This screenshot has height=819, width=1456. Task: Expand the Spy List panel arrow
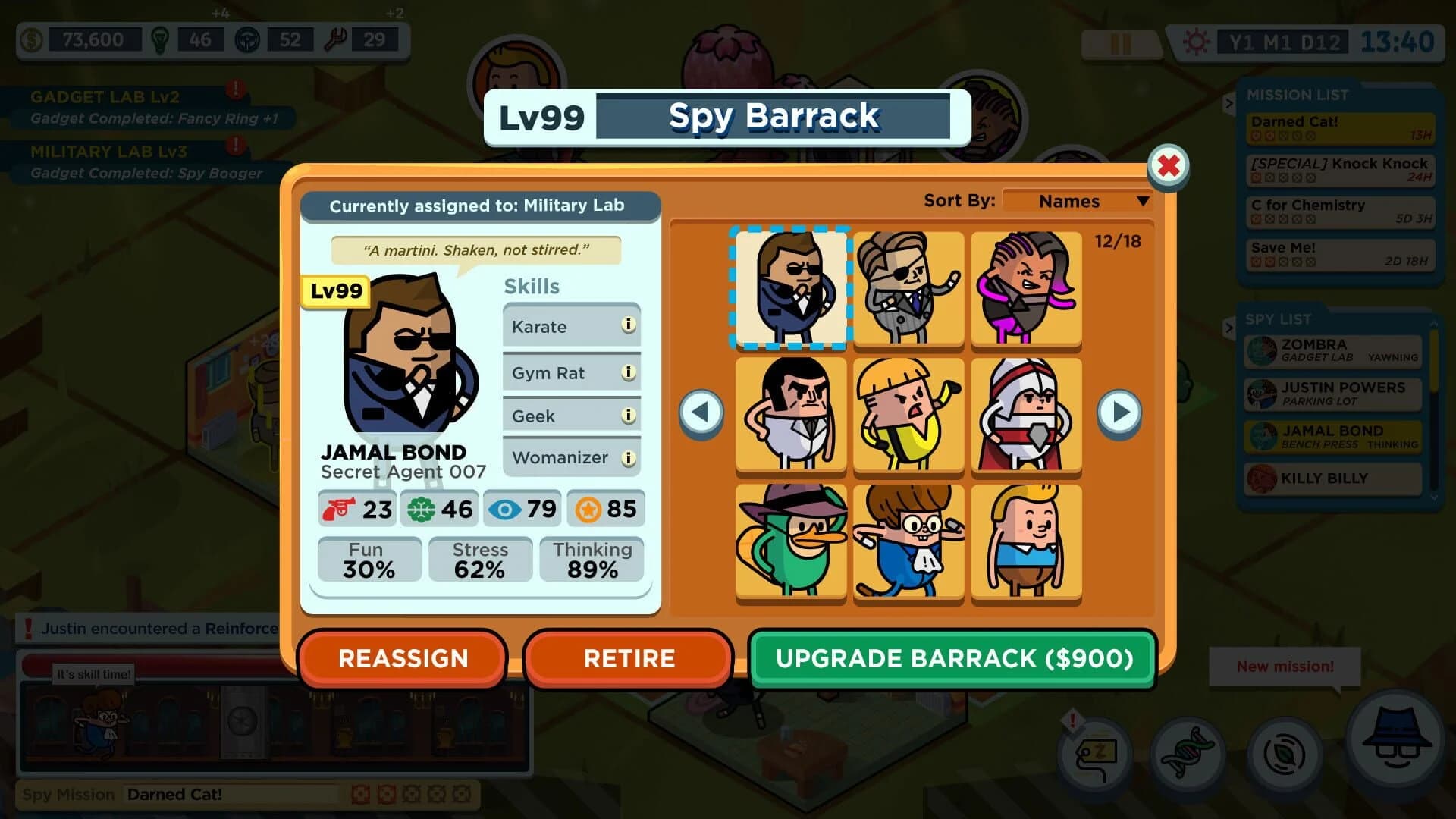tap(1231, 328)
